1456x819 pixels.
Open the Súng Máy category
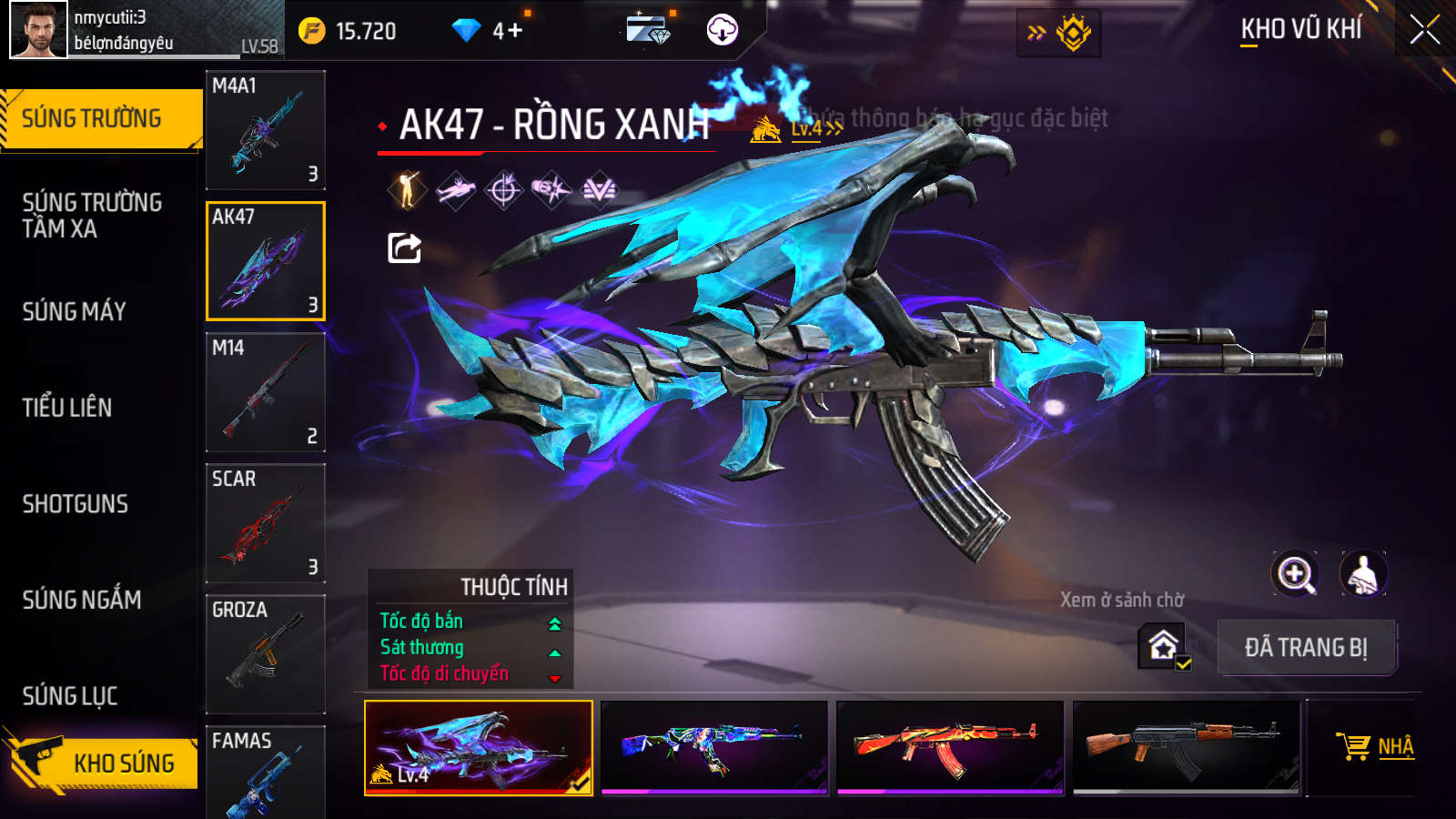[75, 312]
